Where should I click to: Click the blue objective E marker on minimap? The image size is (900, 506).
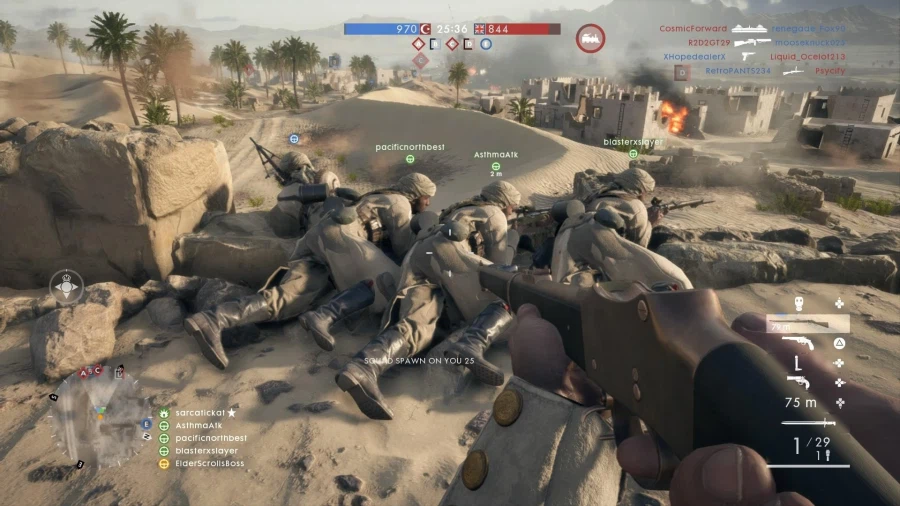coord(147,424)
